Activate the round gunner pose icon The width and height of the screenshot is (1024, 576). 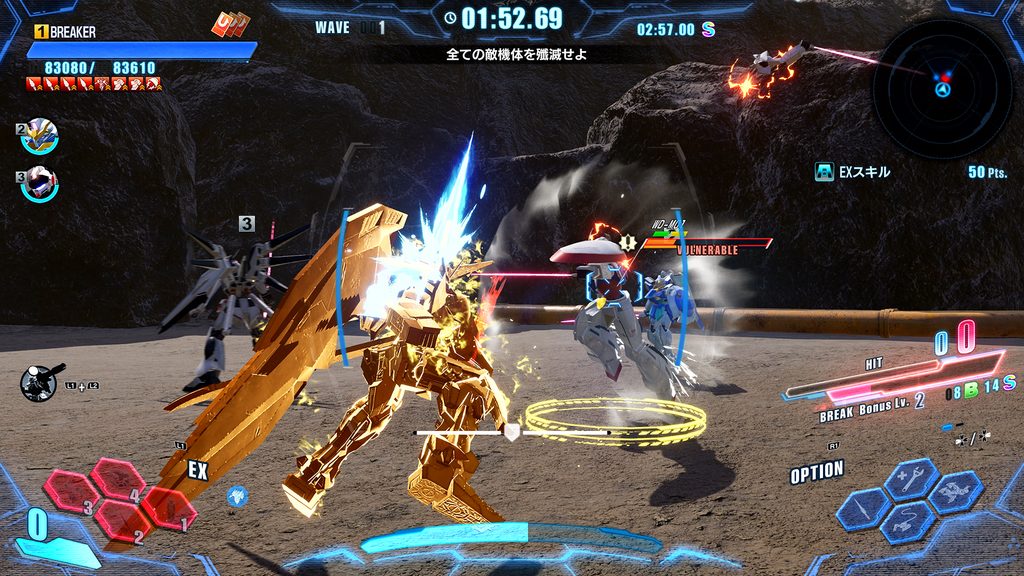(x=39, y=383)
